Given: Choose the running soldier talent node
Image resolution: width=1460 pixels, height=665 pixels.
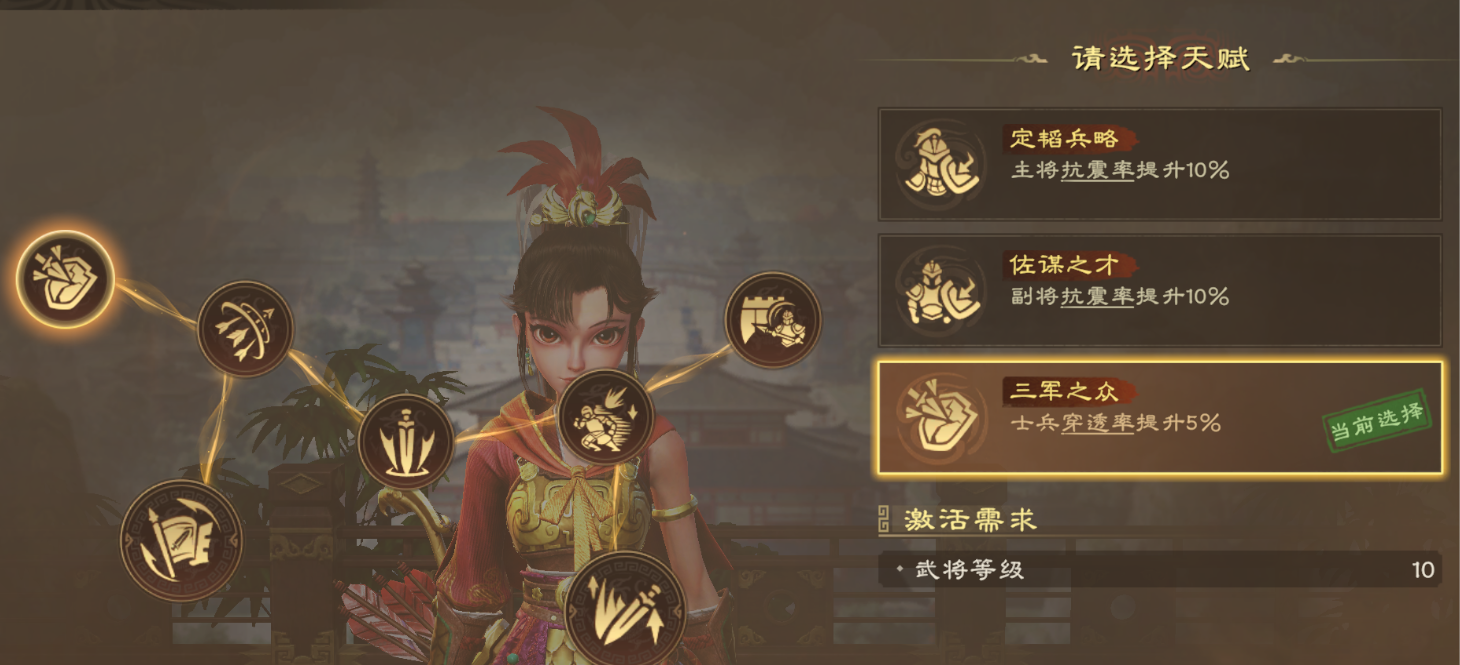Looking at the screenshot, I should click(x=605, y=417).
